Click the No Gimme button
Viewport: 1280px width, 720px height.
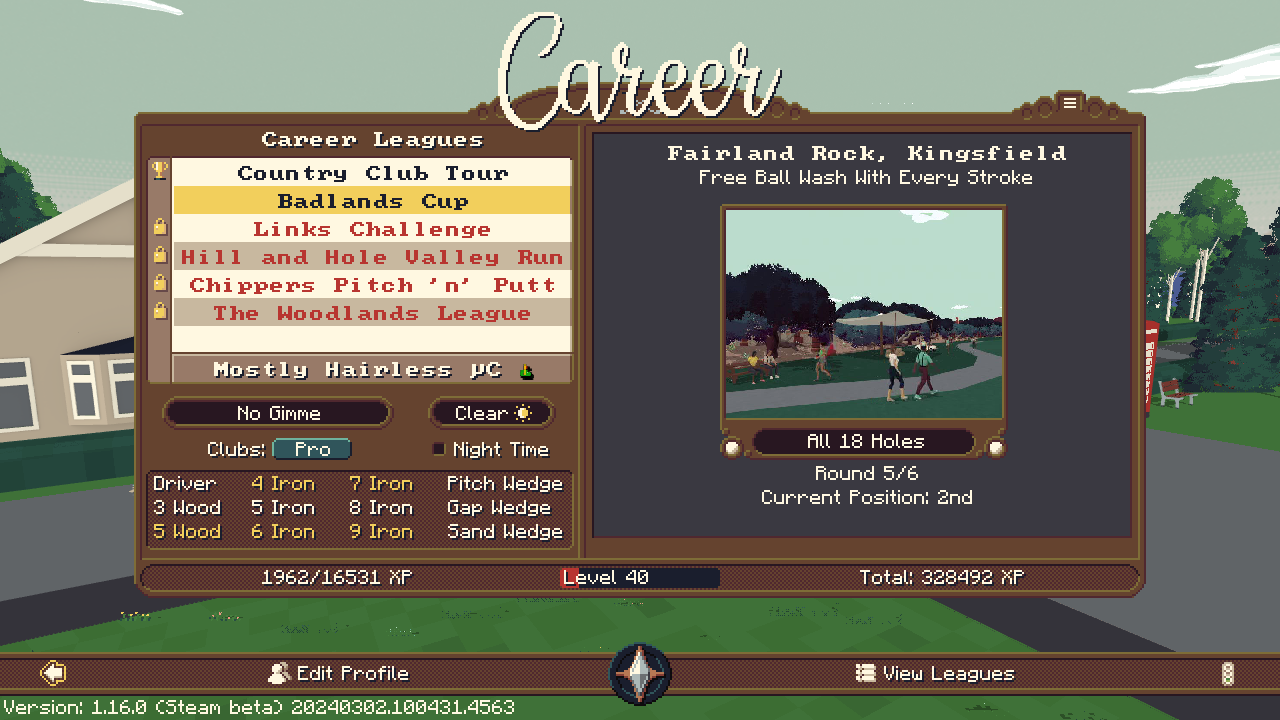point(278,412)
